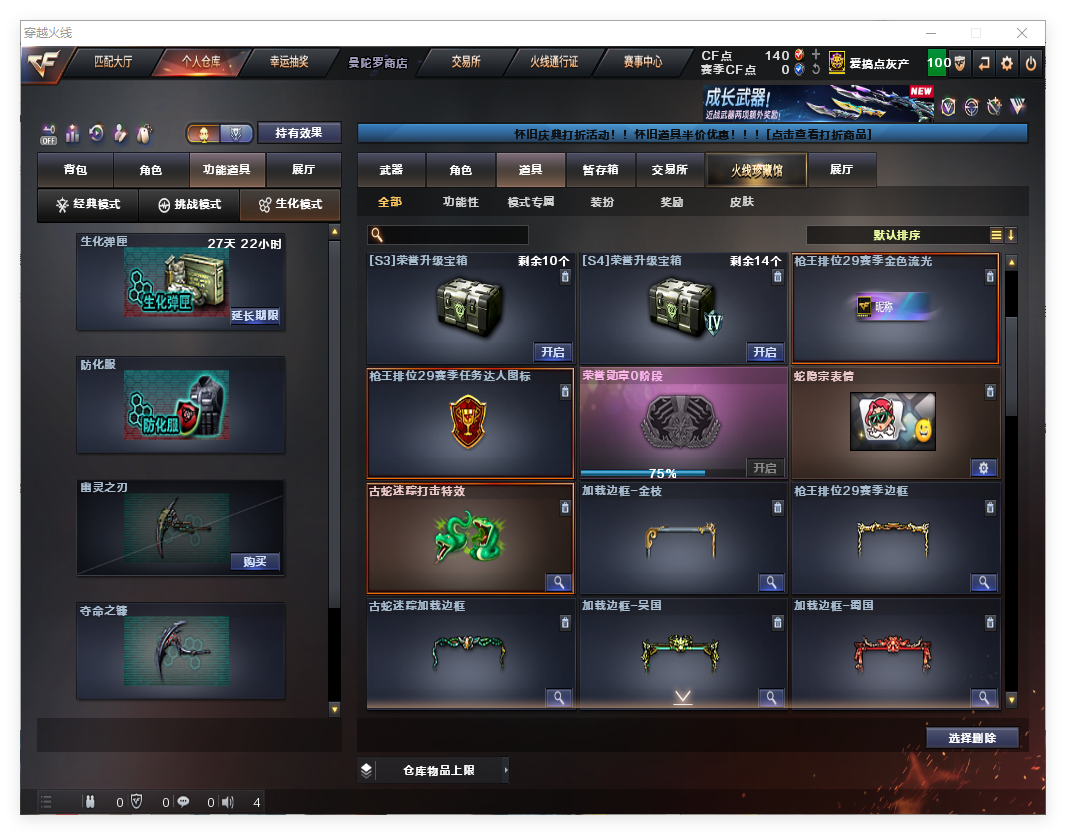
Task: Show the 皮肤 category
Action: point(742,202)
